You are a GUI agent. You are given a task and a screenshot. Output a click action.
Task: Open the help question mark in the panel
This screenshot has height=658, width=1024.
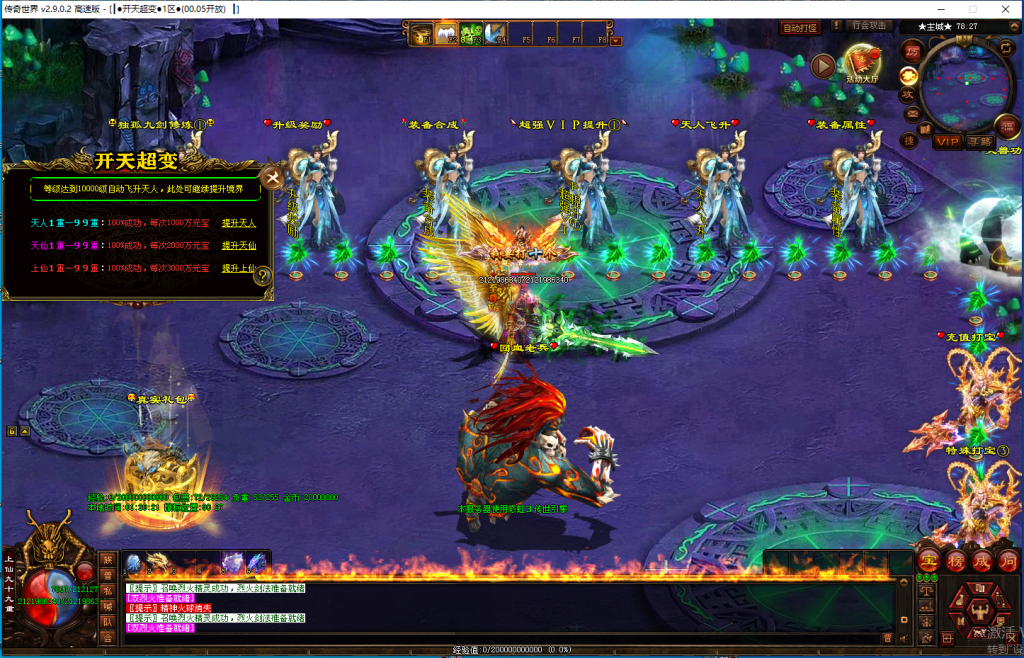tap(263, 277)
